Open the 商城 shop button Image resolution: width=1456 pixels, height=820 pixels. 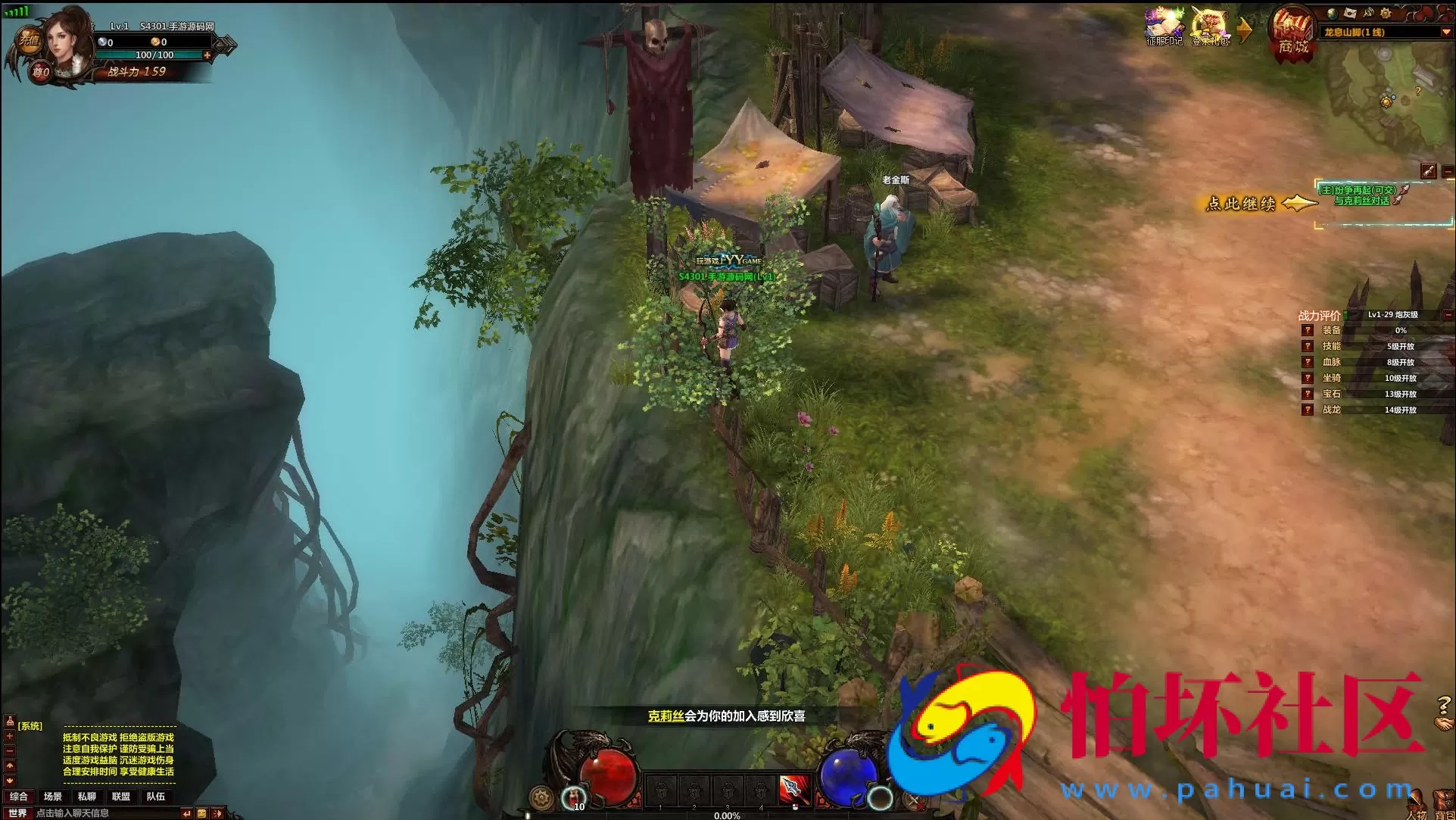(x=1293, y=34)
